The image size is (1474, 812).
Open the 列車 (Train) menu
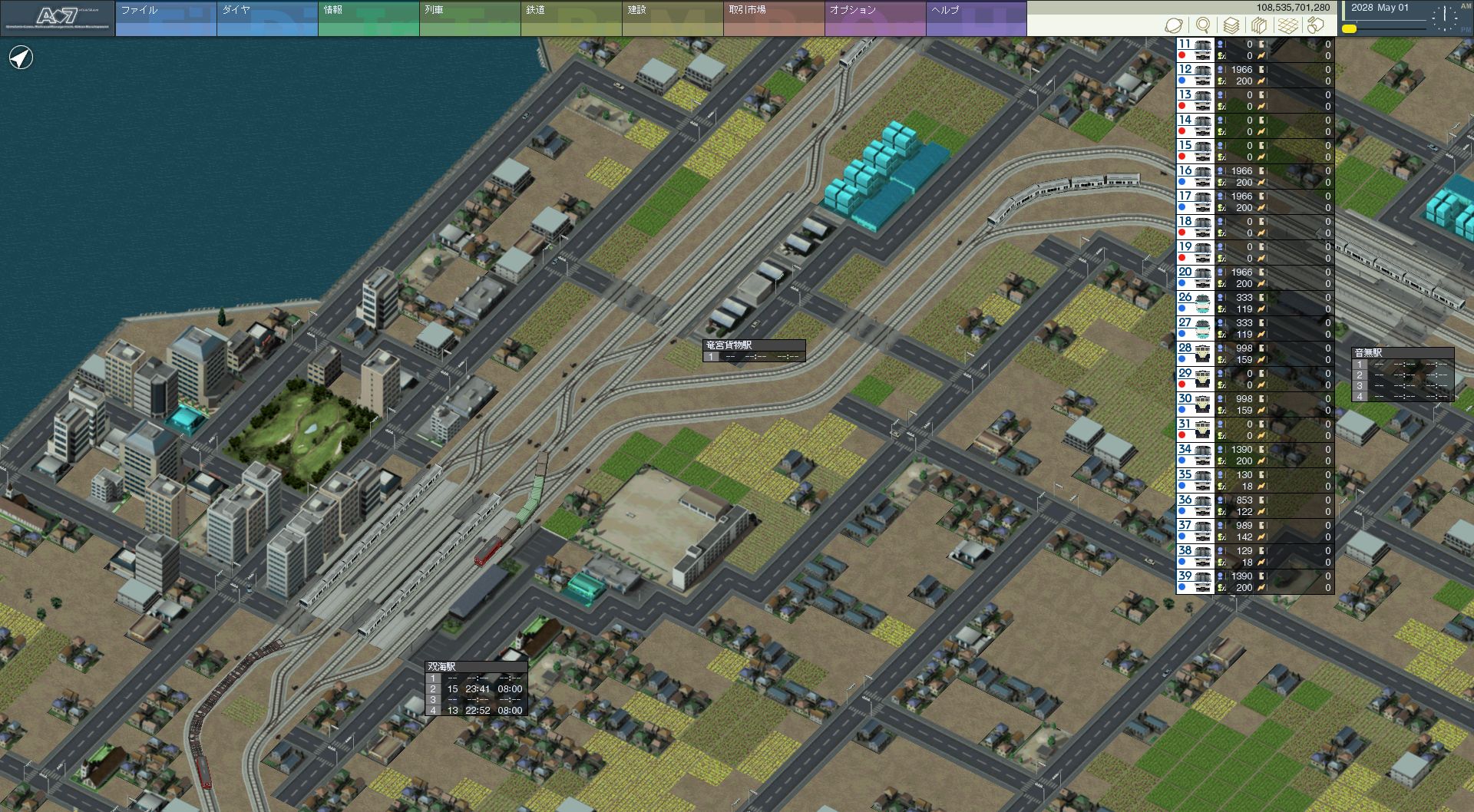[x=470, y=18]
